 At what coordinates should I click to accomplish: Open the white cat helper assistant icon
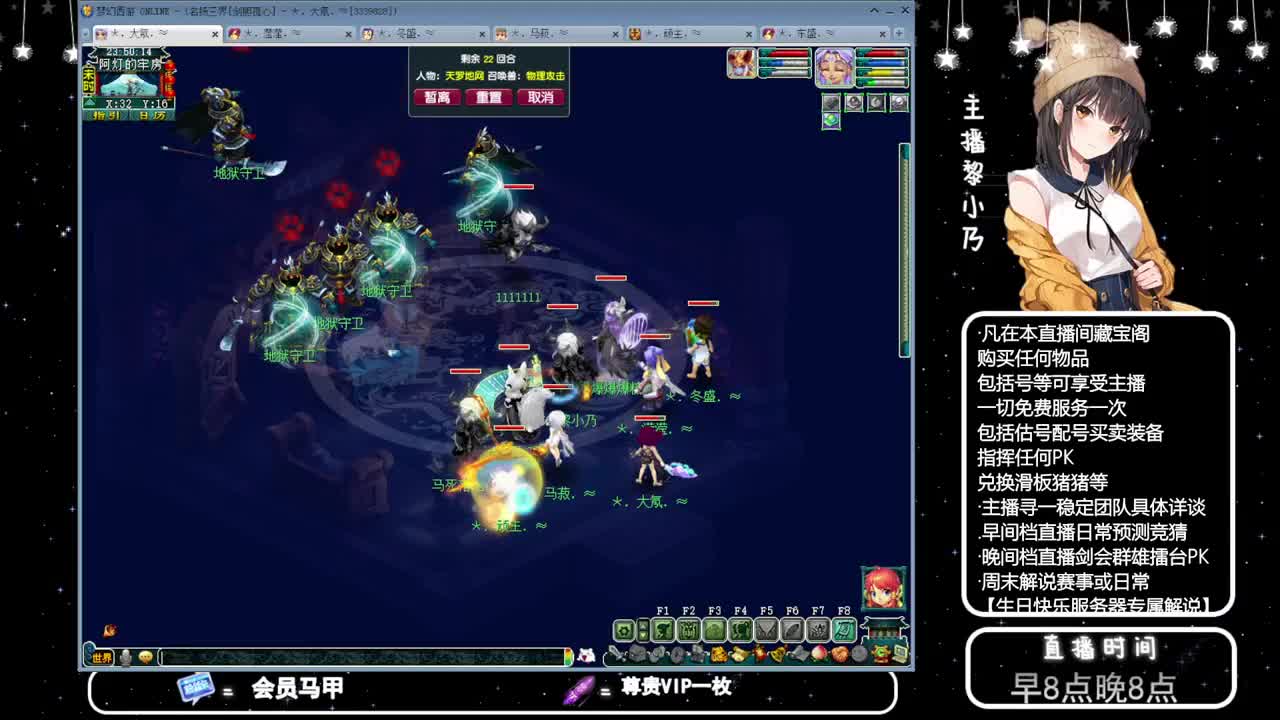click(x=586, y=655)
